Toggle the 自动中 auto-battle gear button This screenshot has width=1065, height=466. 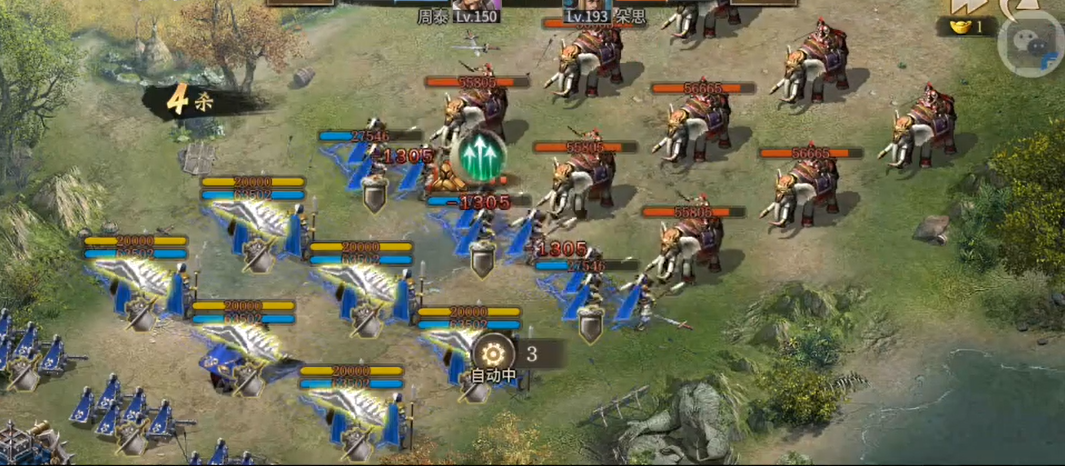click(493, 353)
